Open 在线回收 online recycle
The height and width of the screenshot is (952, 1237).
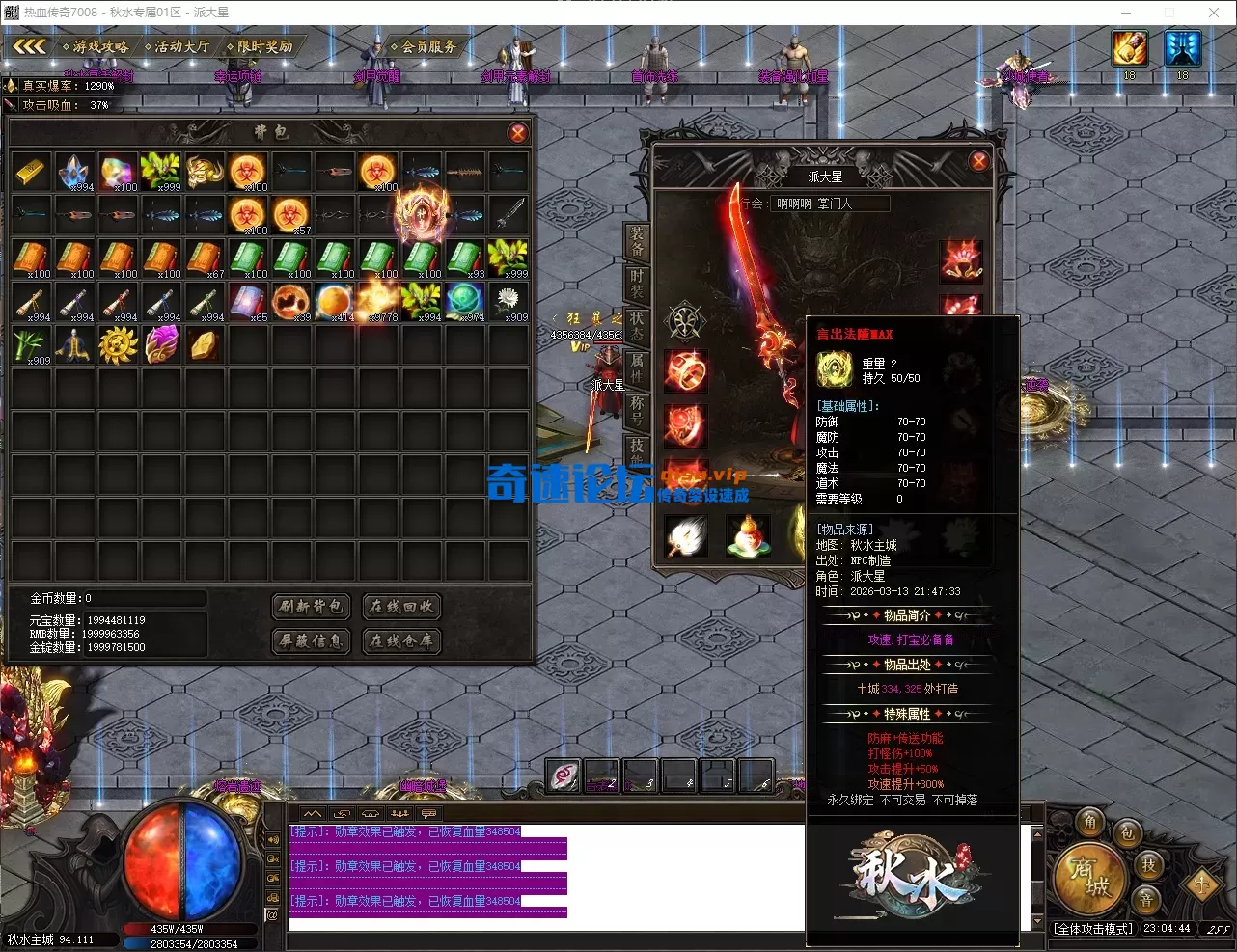tap(401, 606)
